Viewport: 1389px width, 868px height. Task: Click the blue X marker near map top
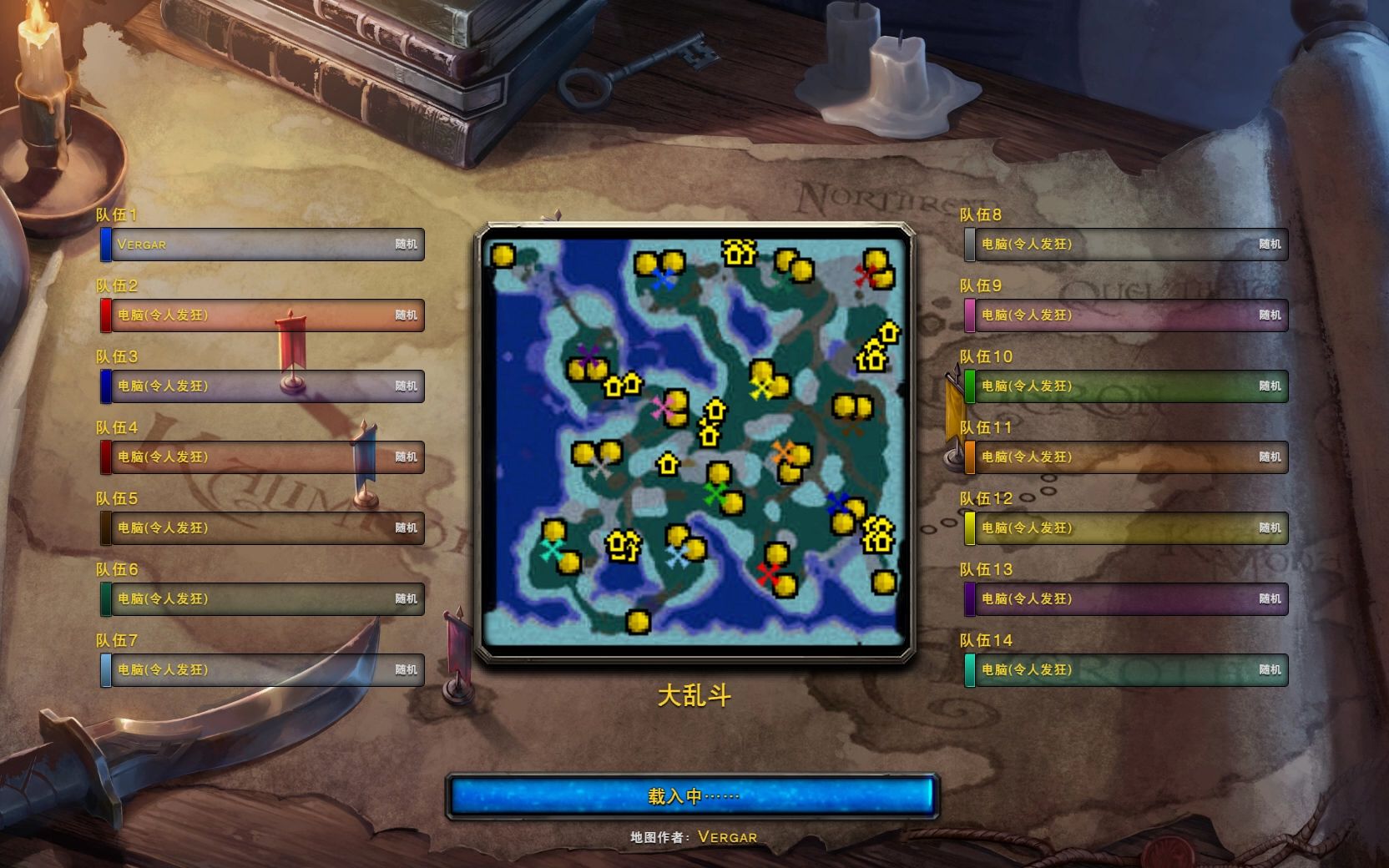point(664,281)
